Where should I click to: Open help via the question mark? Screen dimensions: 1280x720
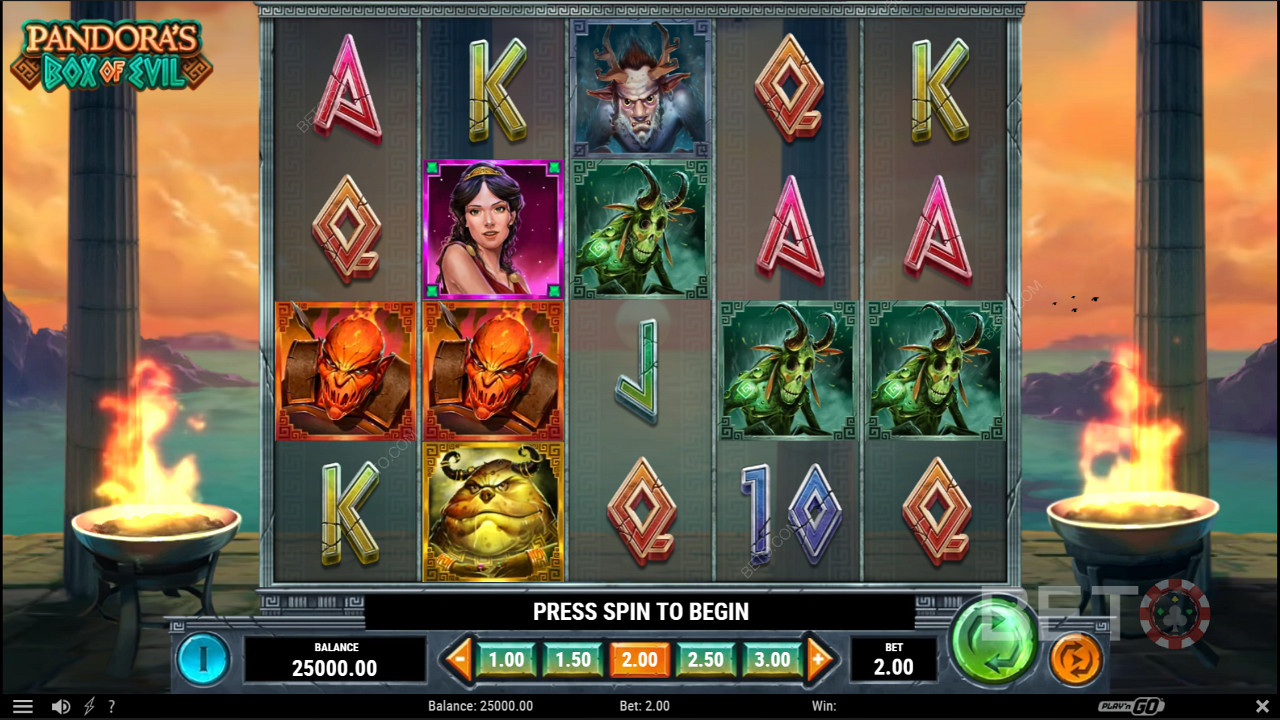point(111,707)
